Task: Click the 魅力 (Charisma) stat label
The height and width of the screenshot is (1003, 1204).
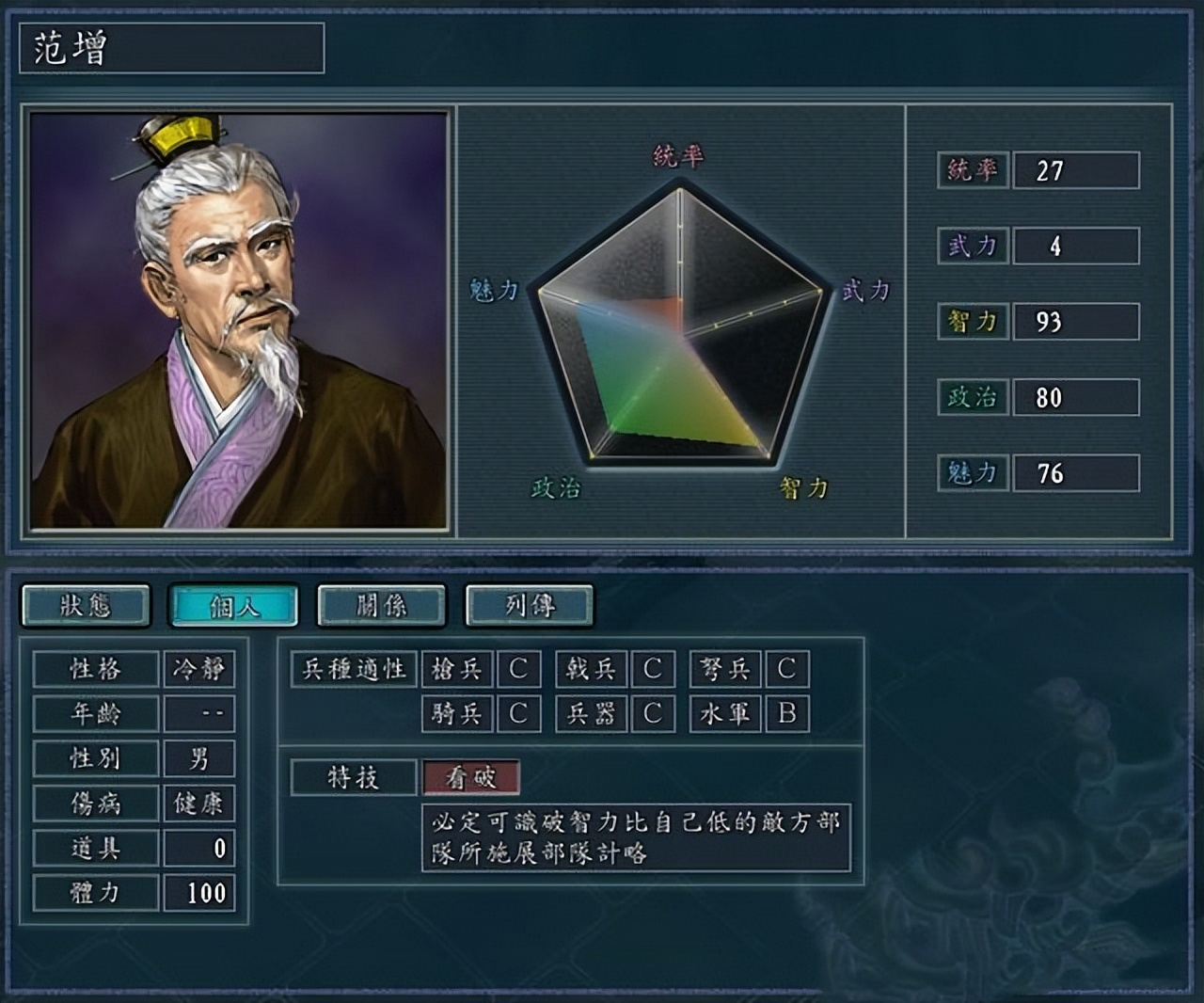Action: click(x=972, y=472)
